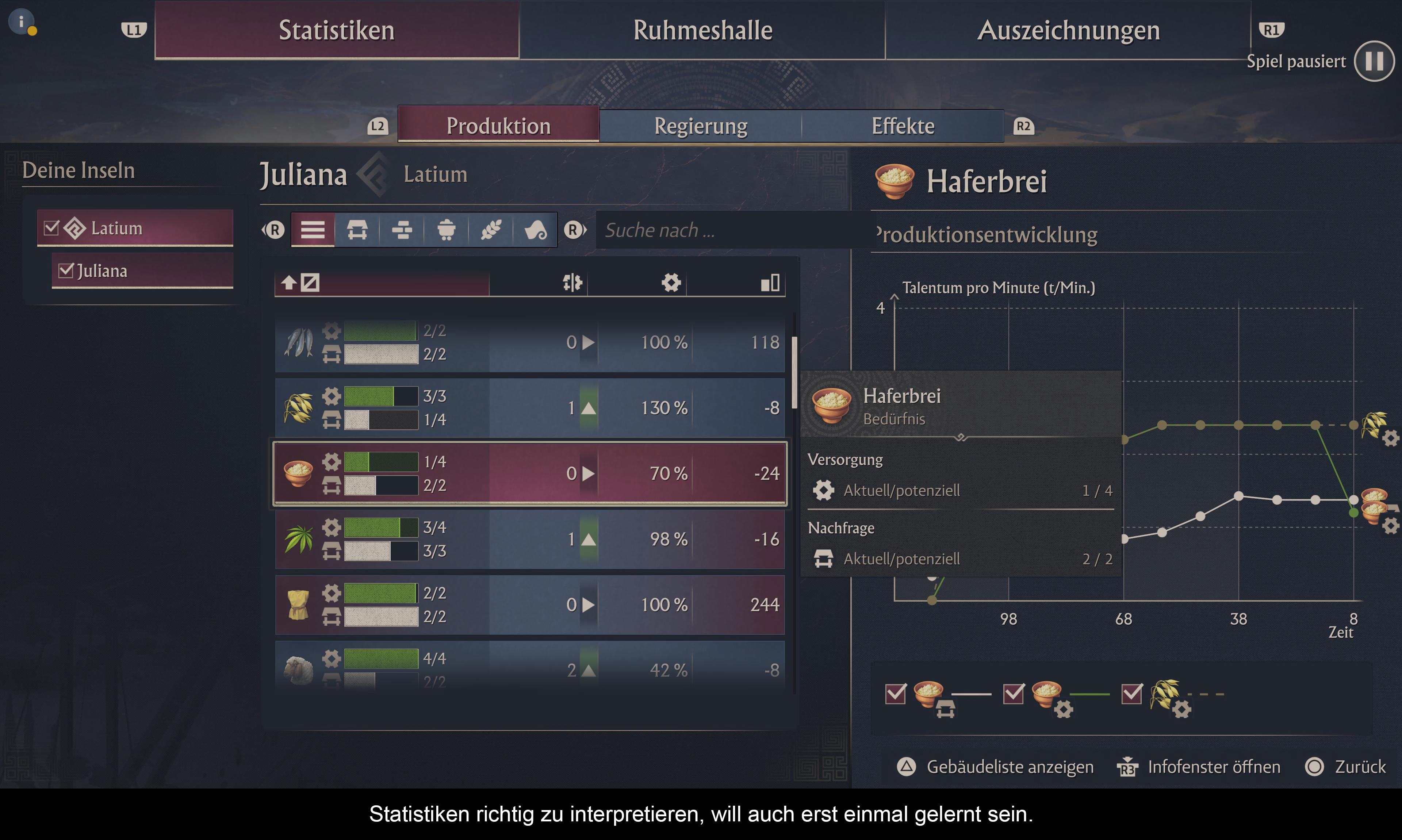Viewport: 1402px width, 840px height.
Task: Click the pause button beside Spiel pausiert
Action: tap(1374, 61)
